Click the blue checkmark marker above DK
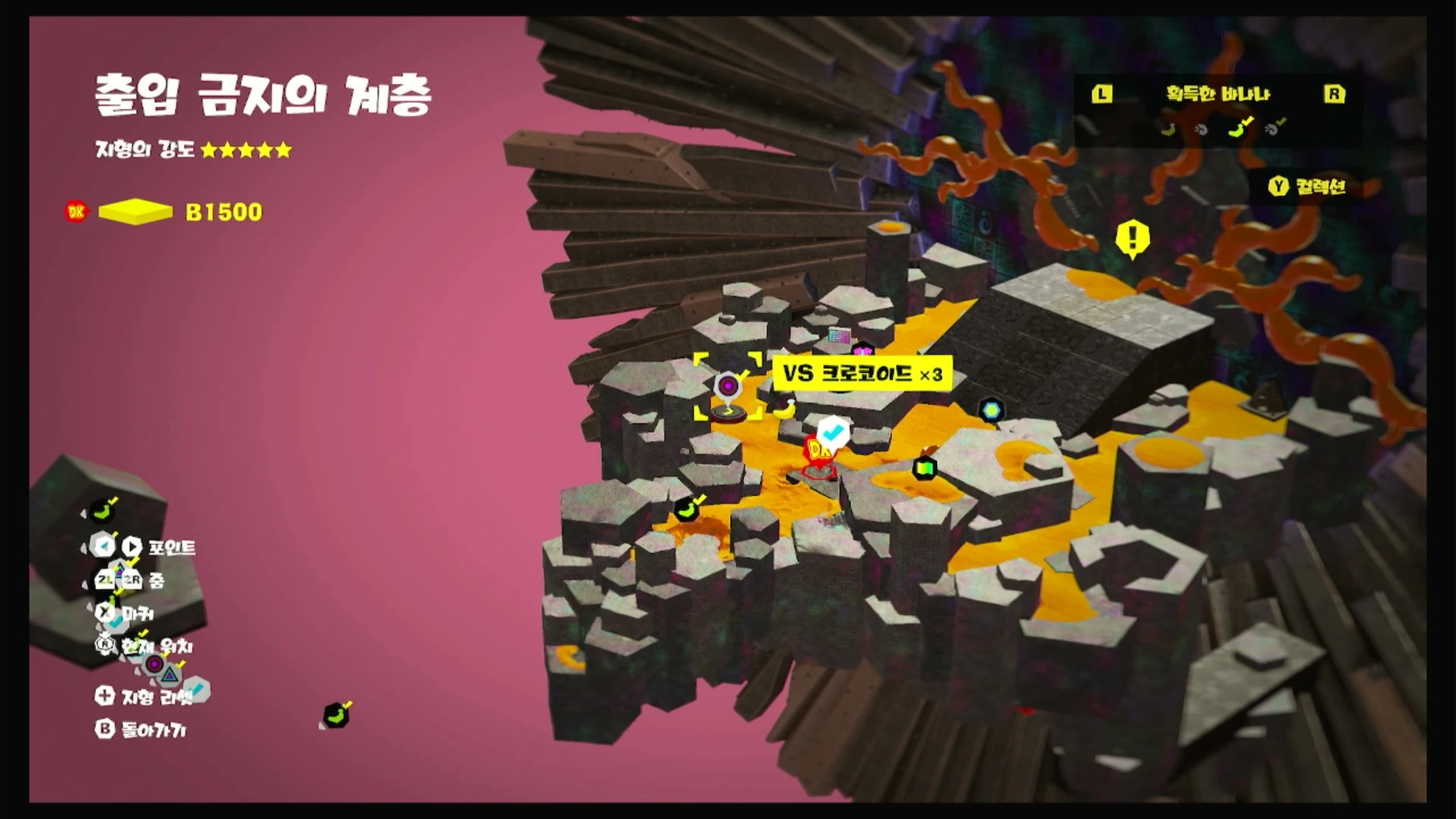The image size is (1456, 819). (x=833, y=433)
